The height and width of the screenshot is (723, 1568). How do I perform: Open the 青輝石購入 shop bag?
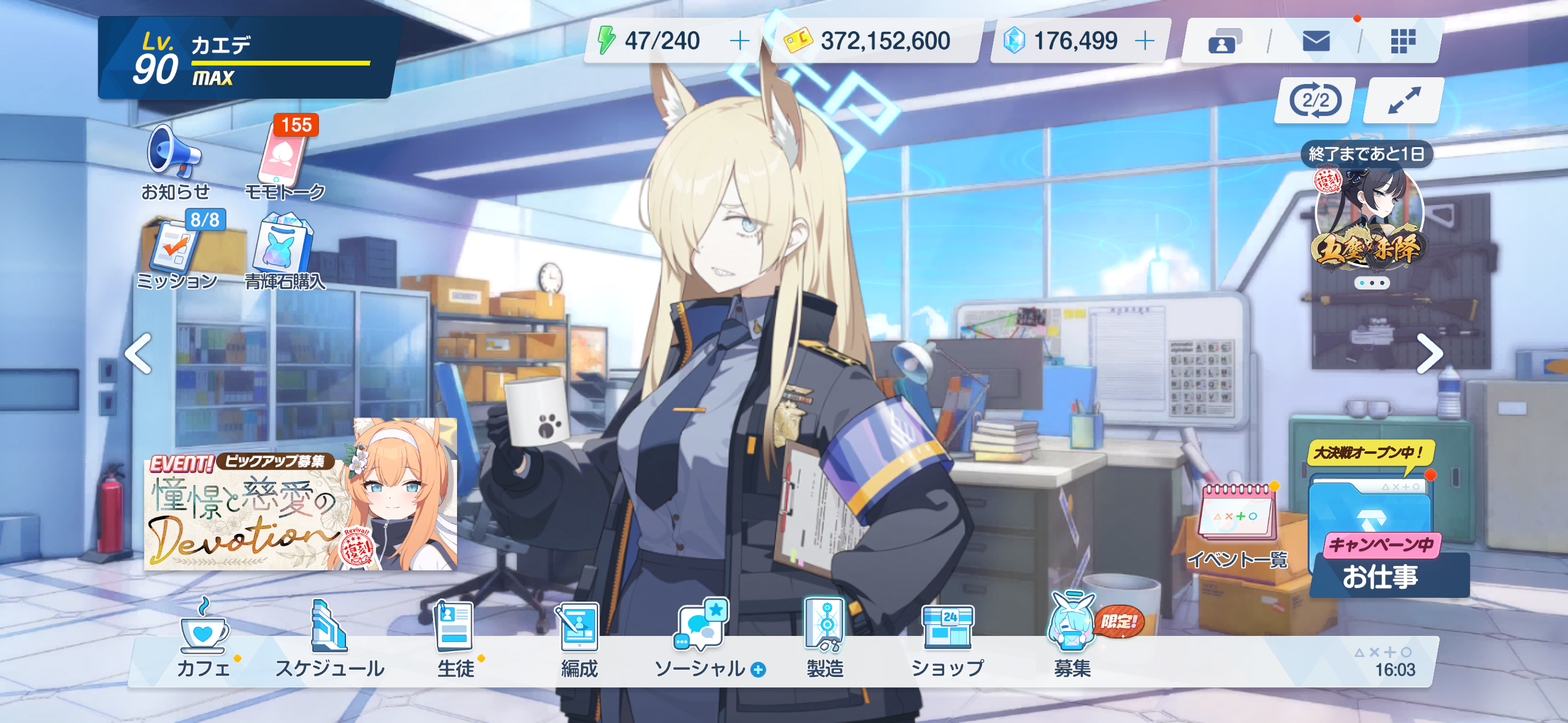pyautogui.click(x=283, y=247)
